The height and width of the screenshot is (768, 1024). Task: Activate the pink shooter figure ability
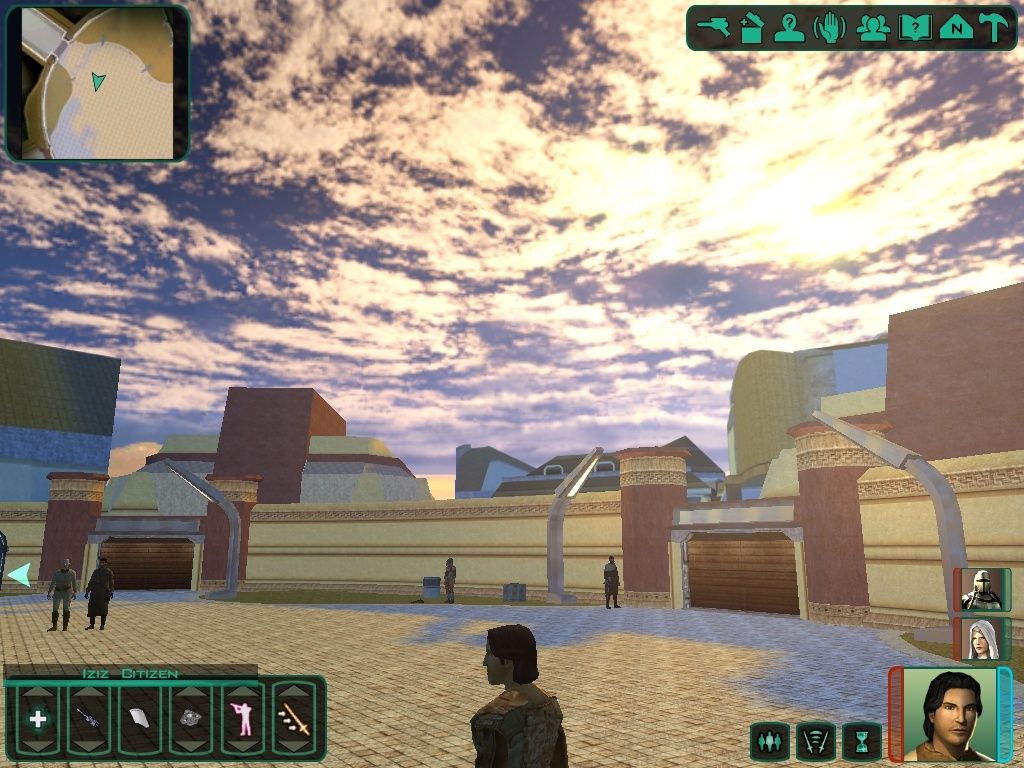242,718
